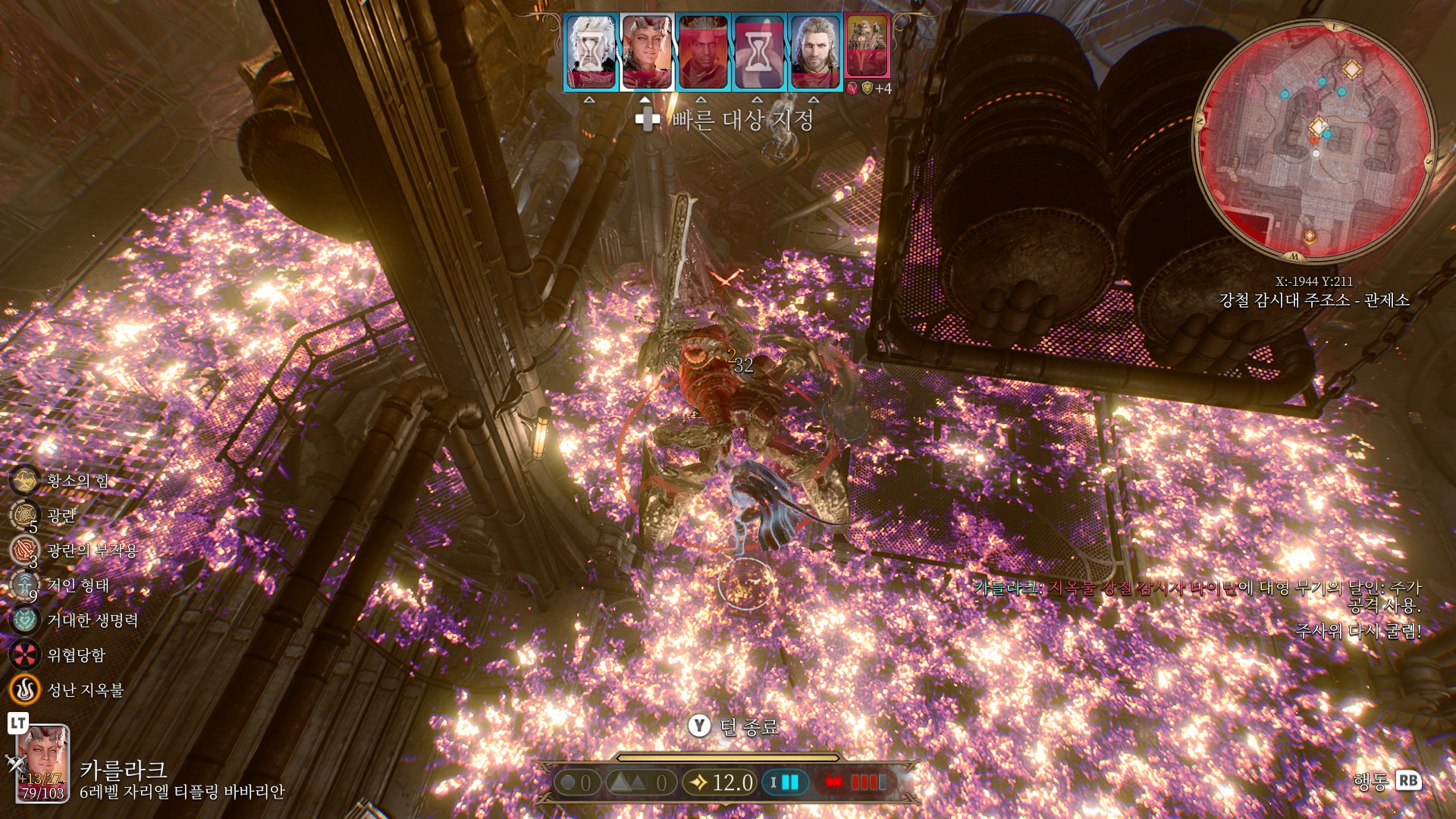Inspect the 황소의 힘 status icon
This screenshot has height=819, width=1456.
click(x=24, y=480)
